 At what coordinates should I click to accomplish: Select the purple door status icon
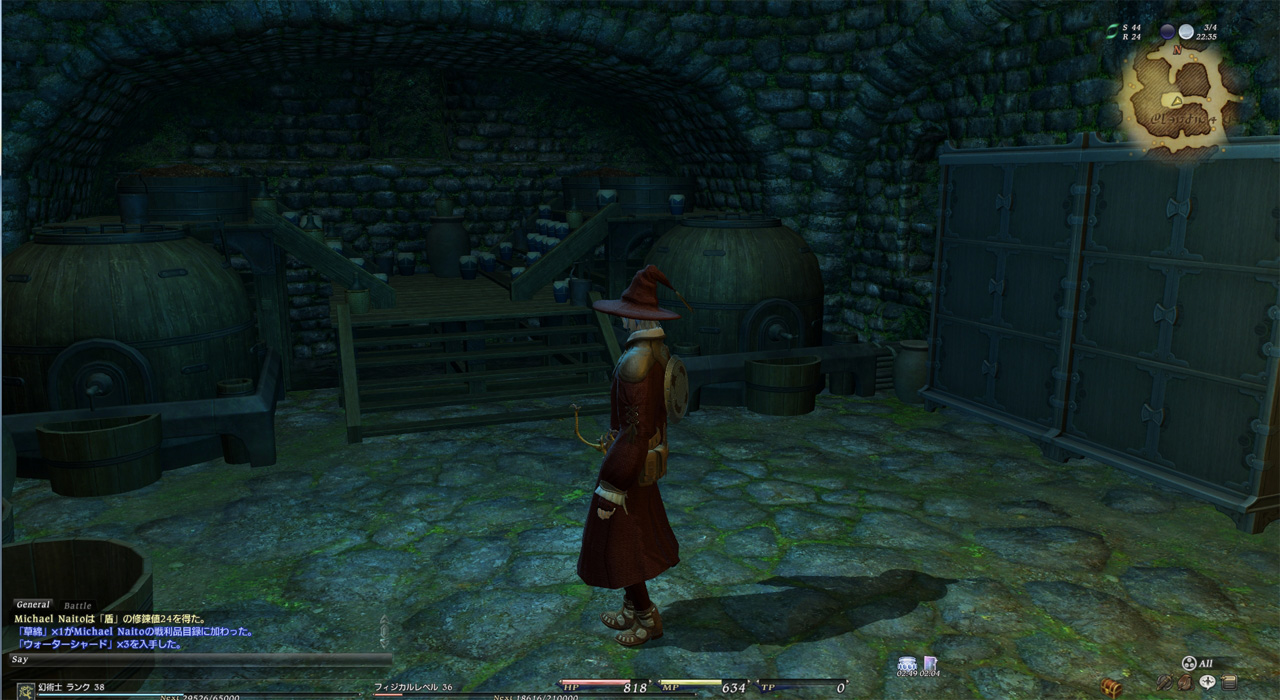(x=930, y=663)
